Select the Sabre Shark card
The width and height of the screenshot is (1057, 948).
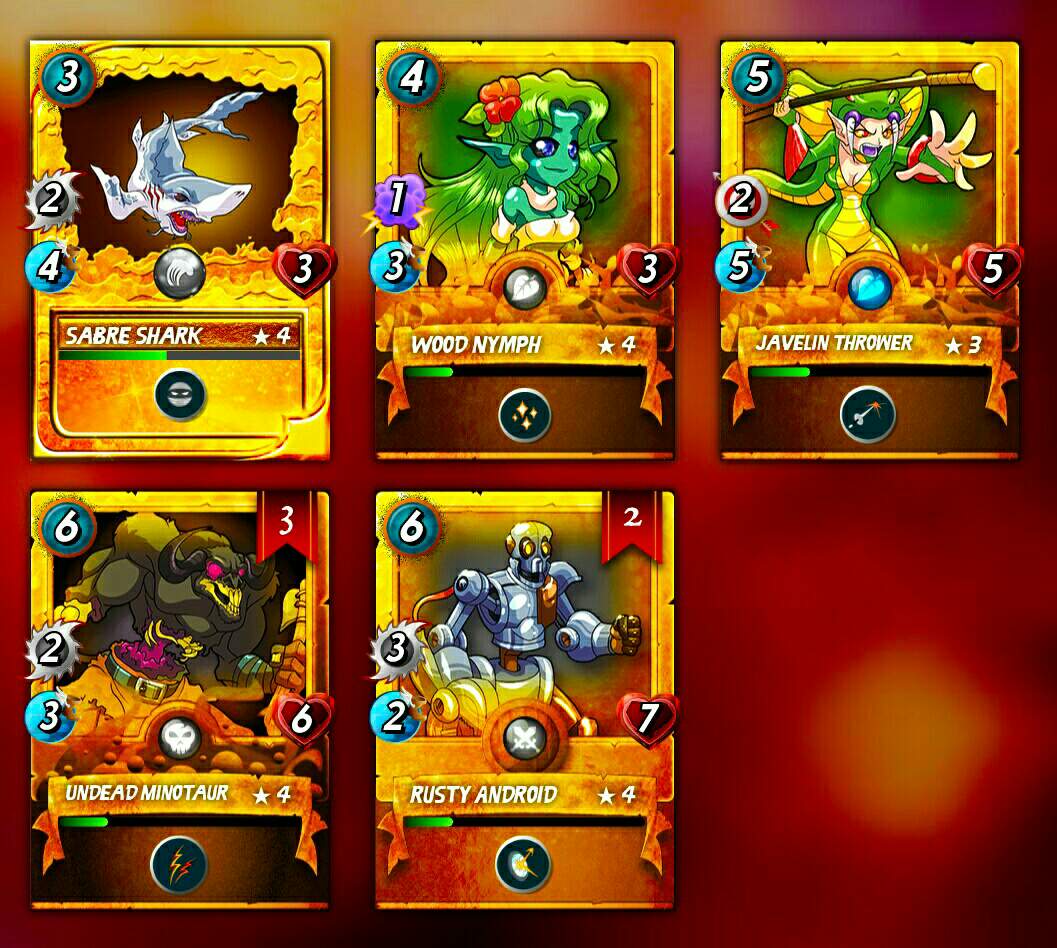(x=180, y=200)
